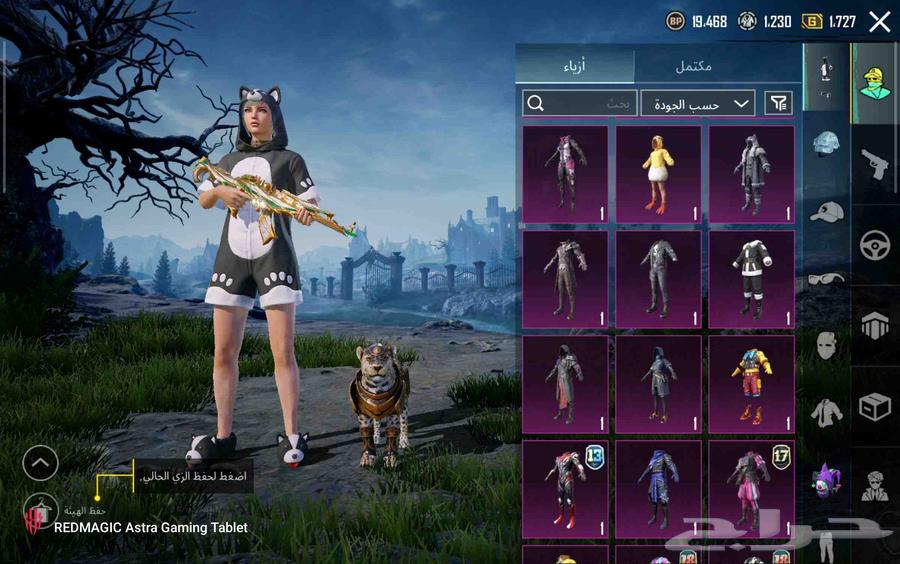This screenshot has height=564, width=900.
Task: Show the face mask category
Action: 826,346
